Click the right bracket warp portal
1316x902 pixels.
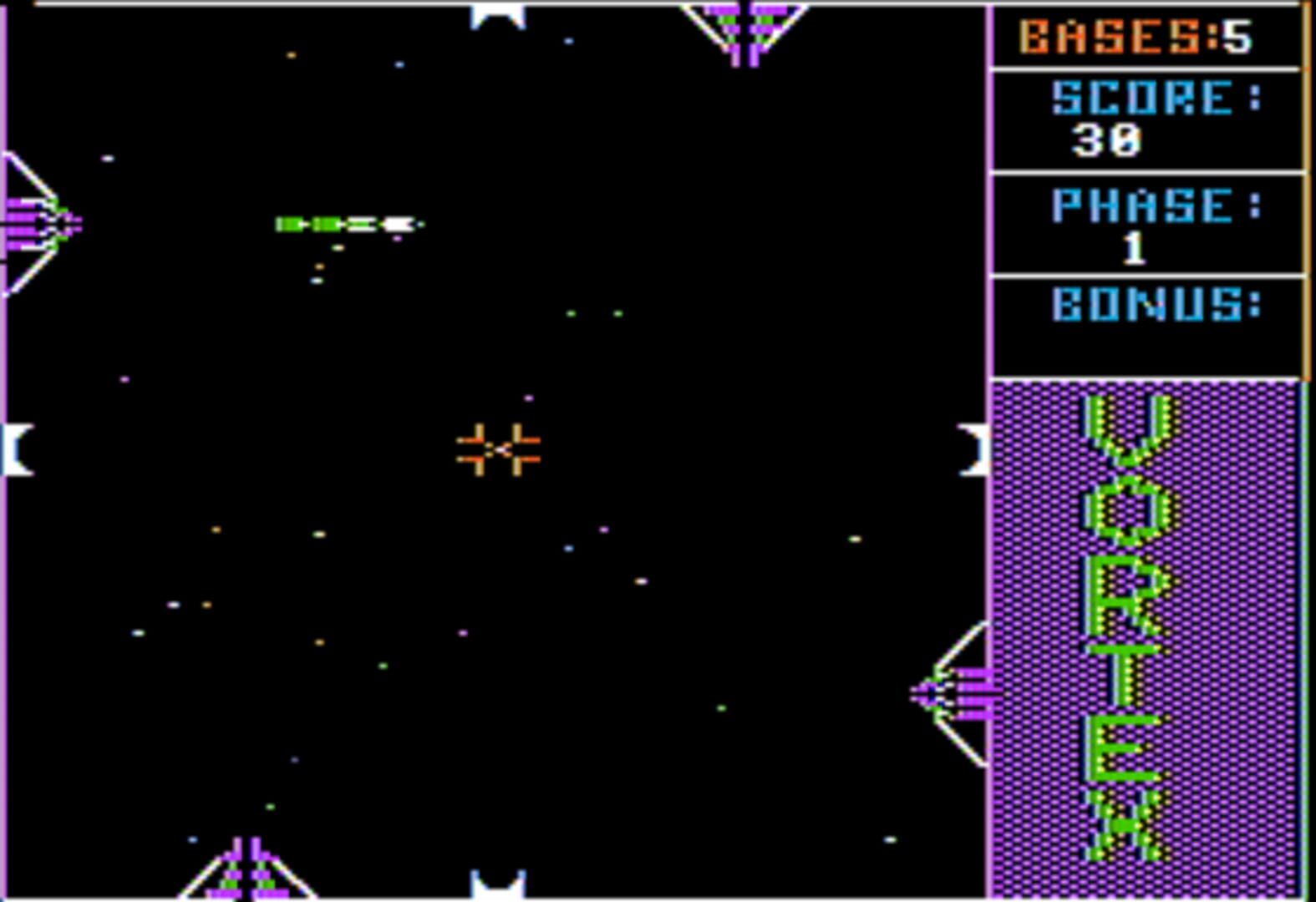click(x=973, y=451)
